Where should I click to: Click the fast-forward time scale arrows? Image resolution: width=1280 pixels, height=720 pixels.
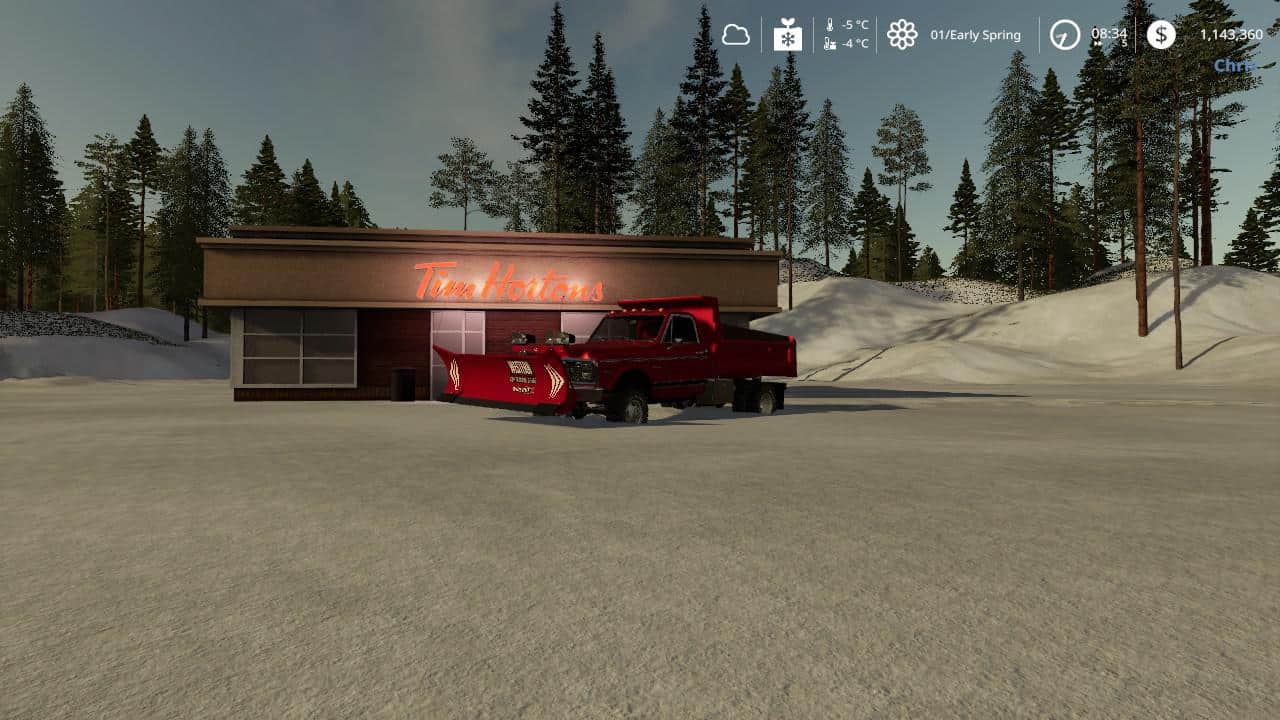coord(1097,44)
